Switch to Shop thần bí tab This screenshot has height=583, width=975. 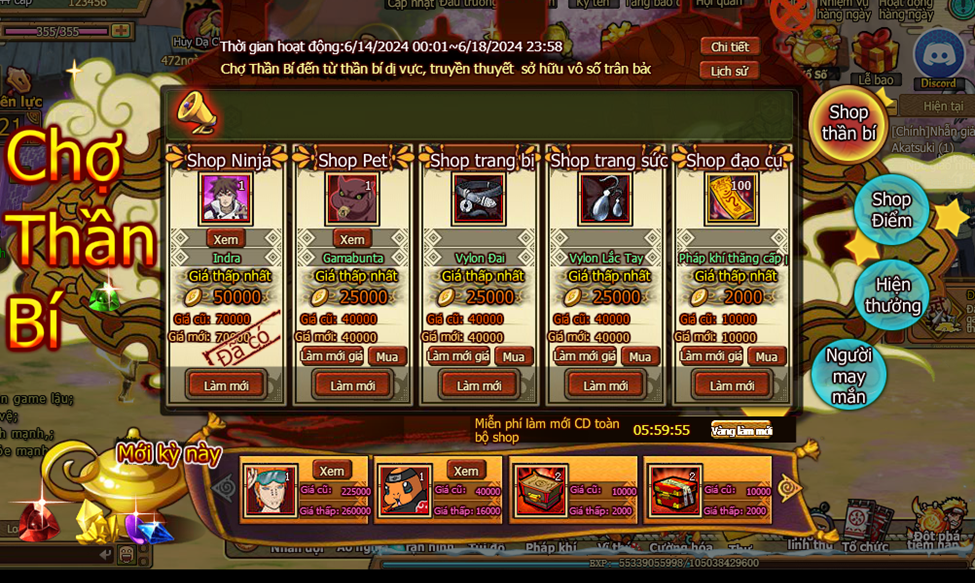(x=848, y=124)
